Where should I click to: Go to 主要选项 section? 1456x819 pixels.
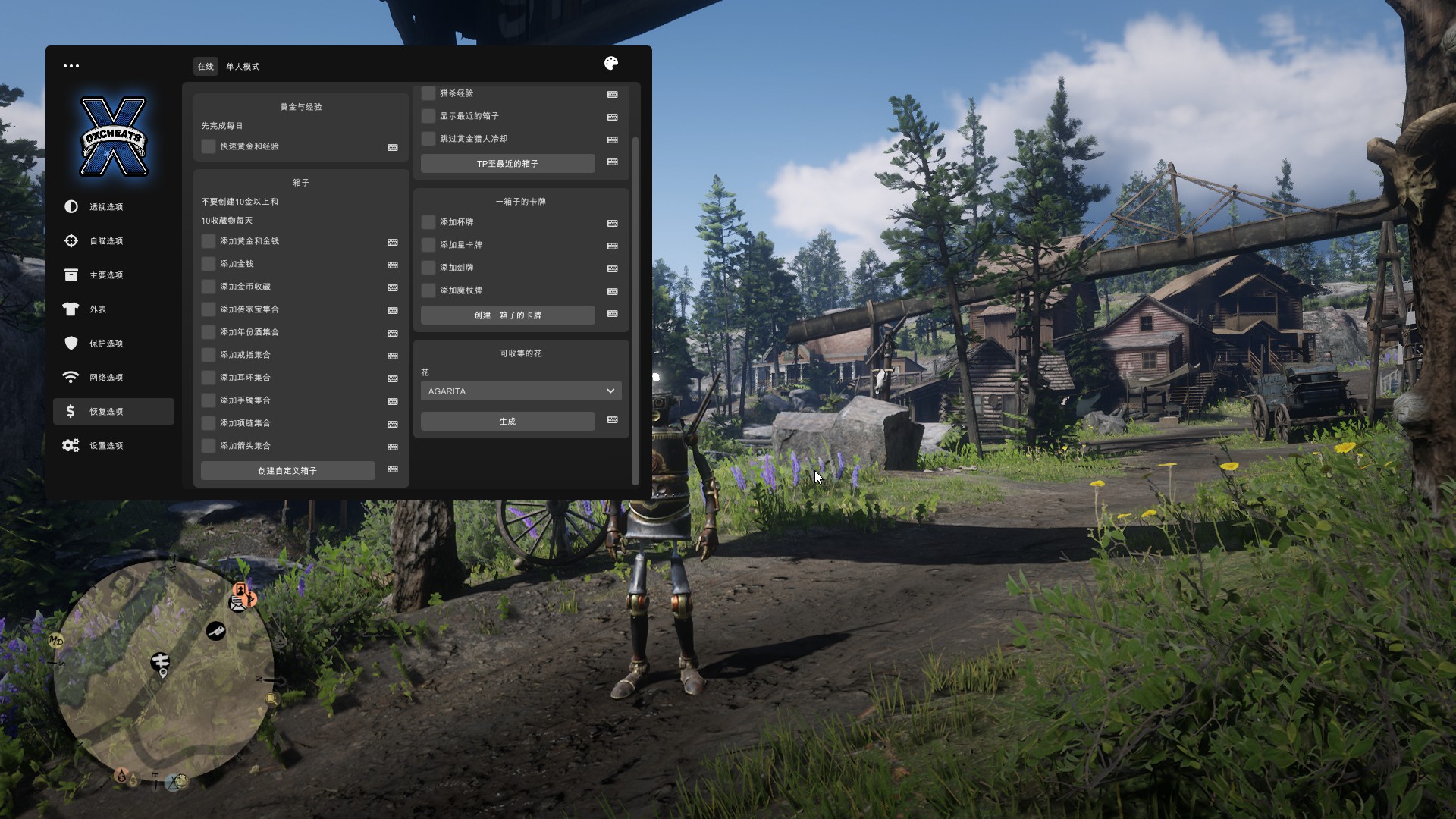[x=106, y=275]
